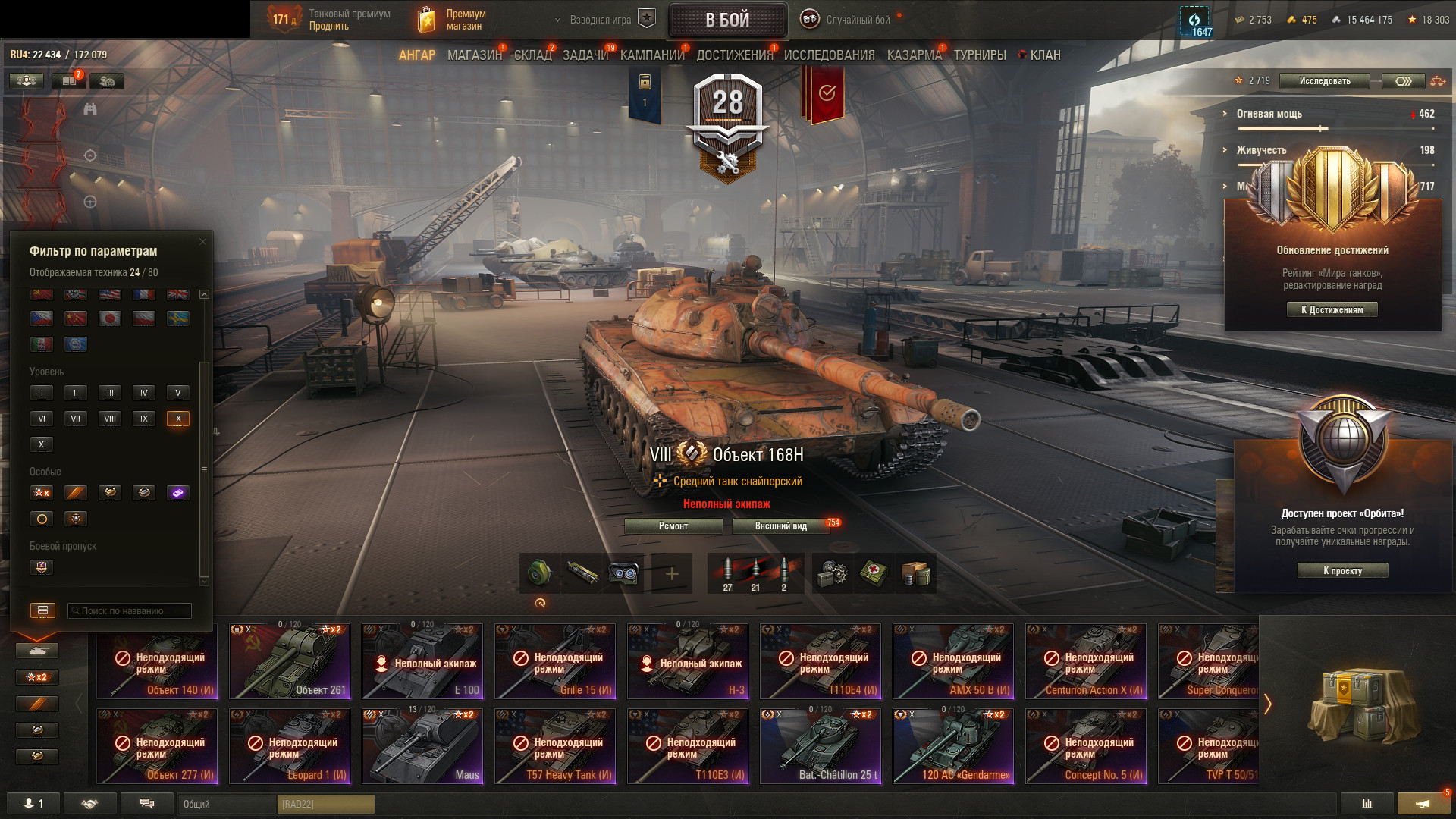The width and height of the screenshot is (1456, 819).
Task: Toggle the tier VIII filter
Action: (110, 419)
